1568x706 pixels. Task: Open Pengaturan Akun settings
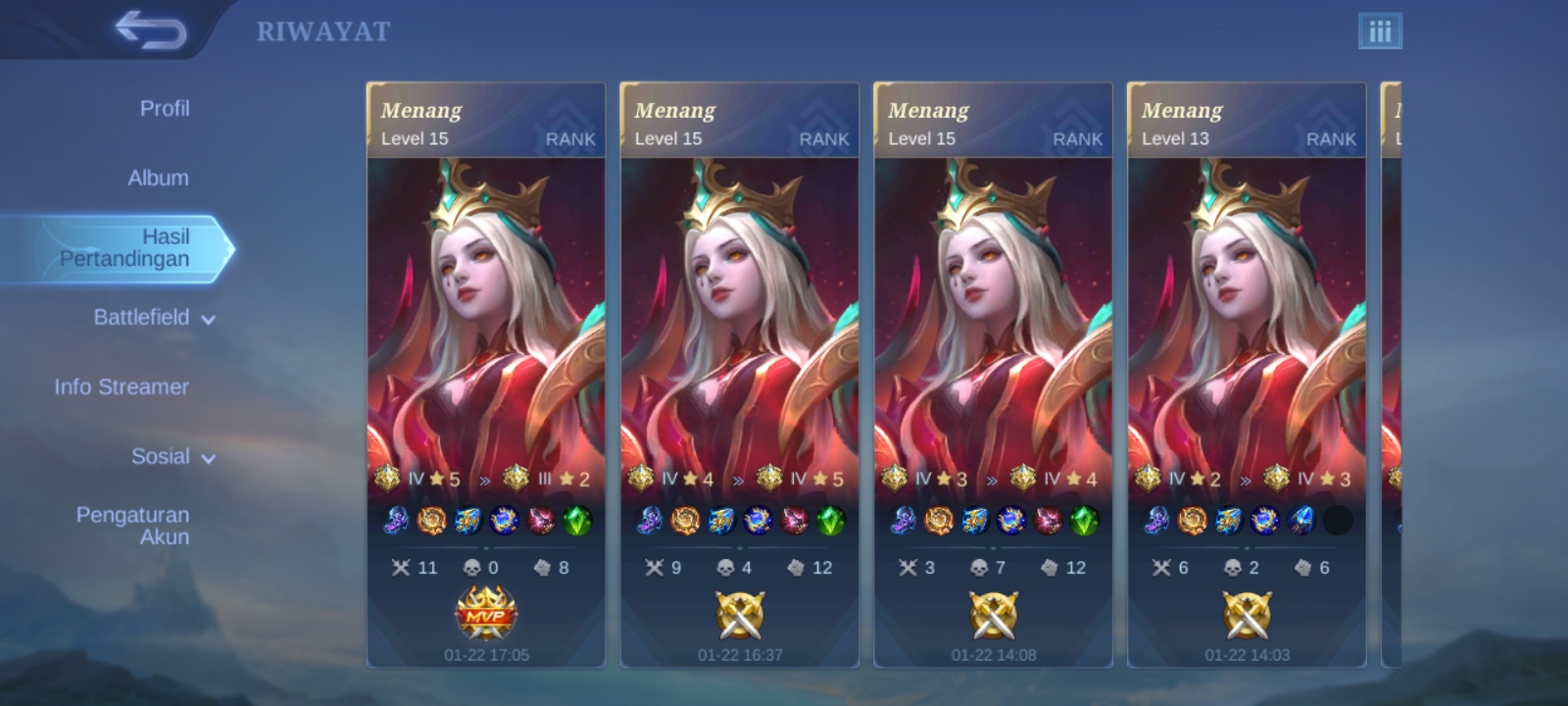[134, 526]
